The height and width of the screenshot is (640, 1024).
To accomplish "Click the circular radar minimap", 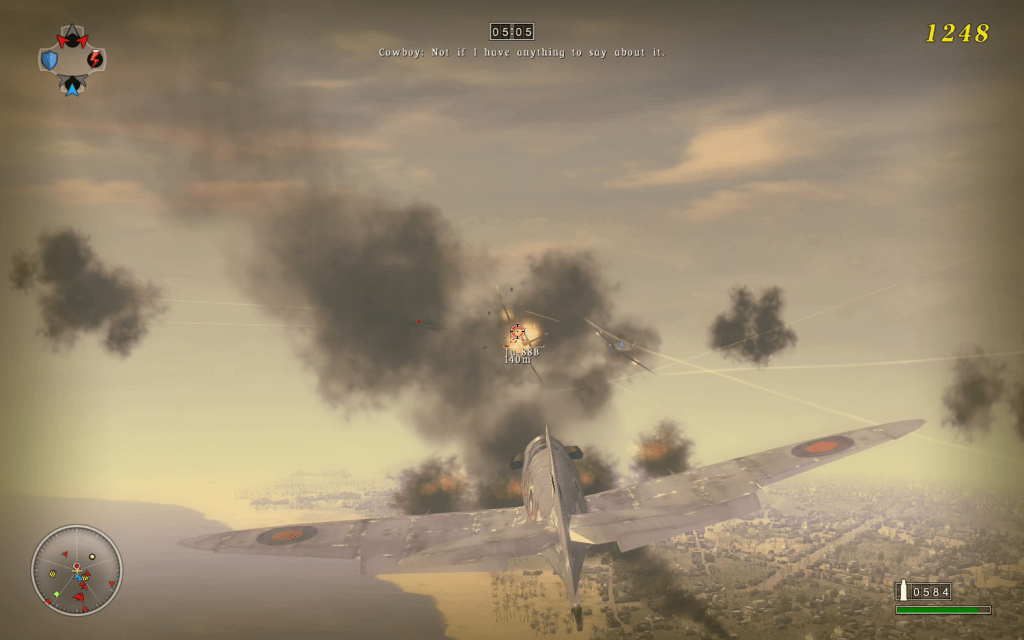I will tap(77, 570).
